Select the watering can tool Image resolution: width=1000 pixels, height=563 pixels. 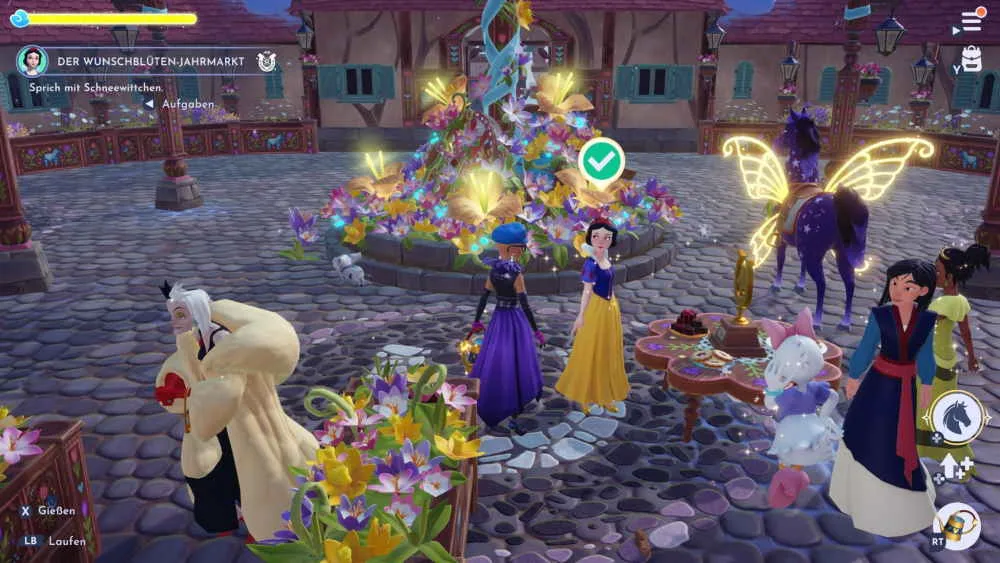957,524
